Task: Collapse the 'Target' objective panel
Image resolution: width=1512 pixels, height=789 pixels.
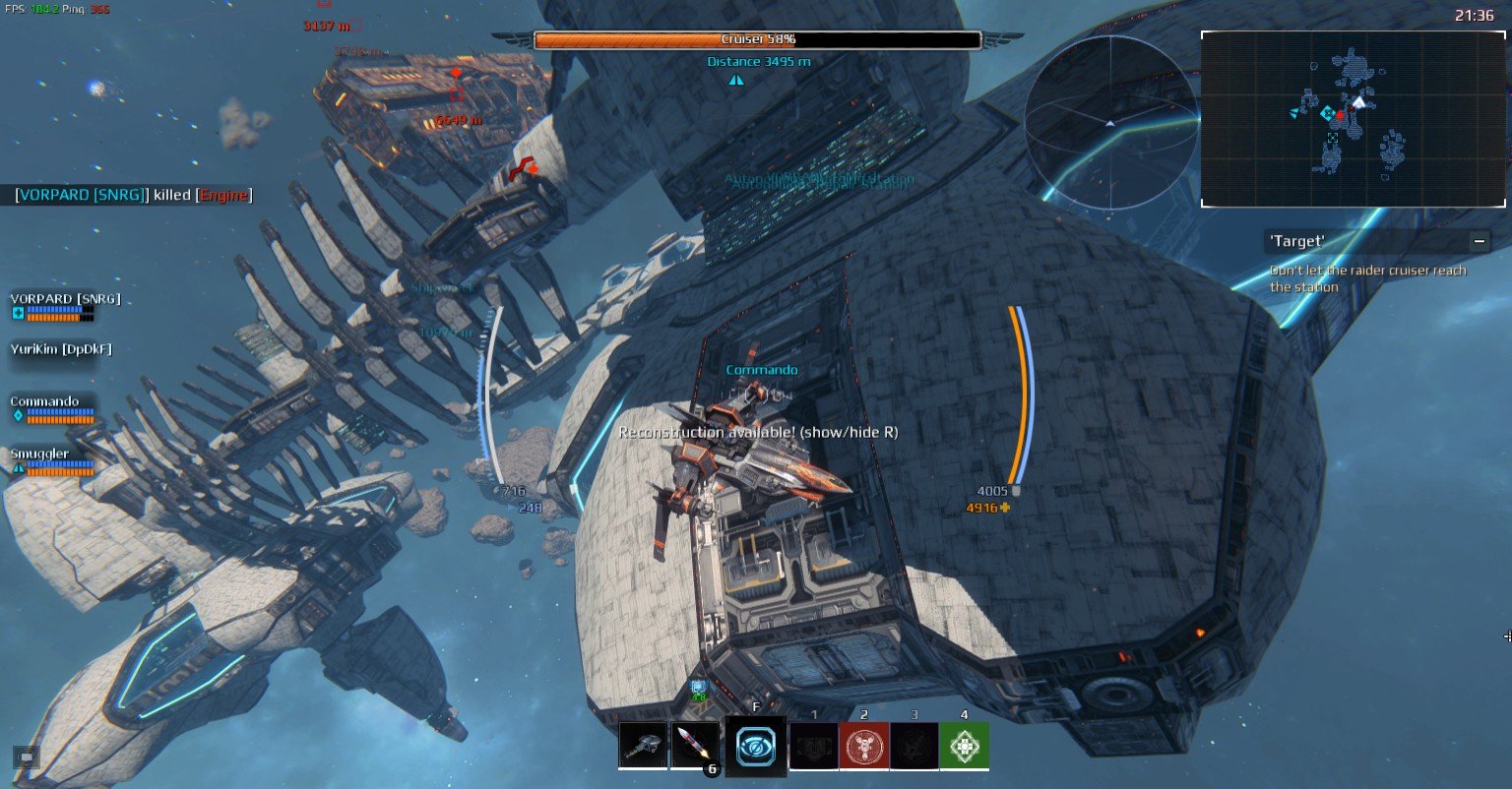Action: tap(1479, 241)
